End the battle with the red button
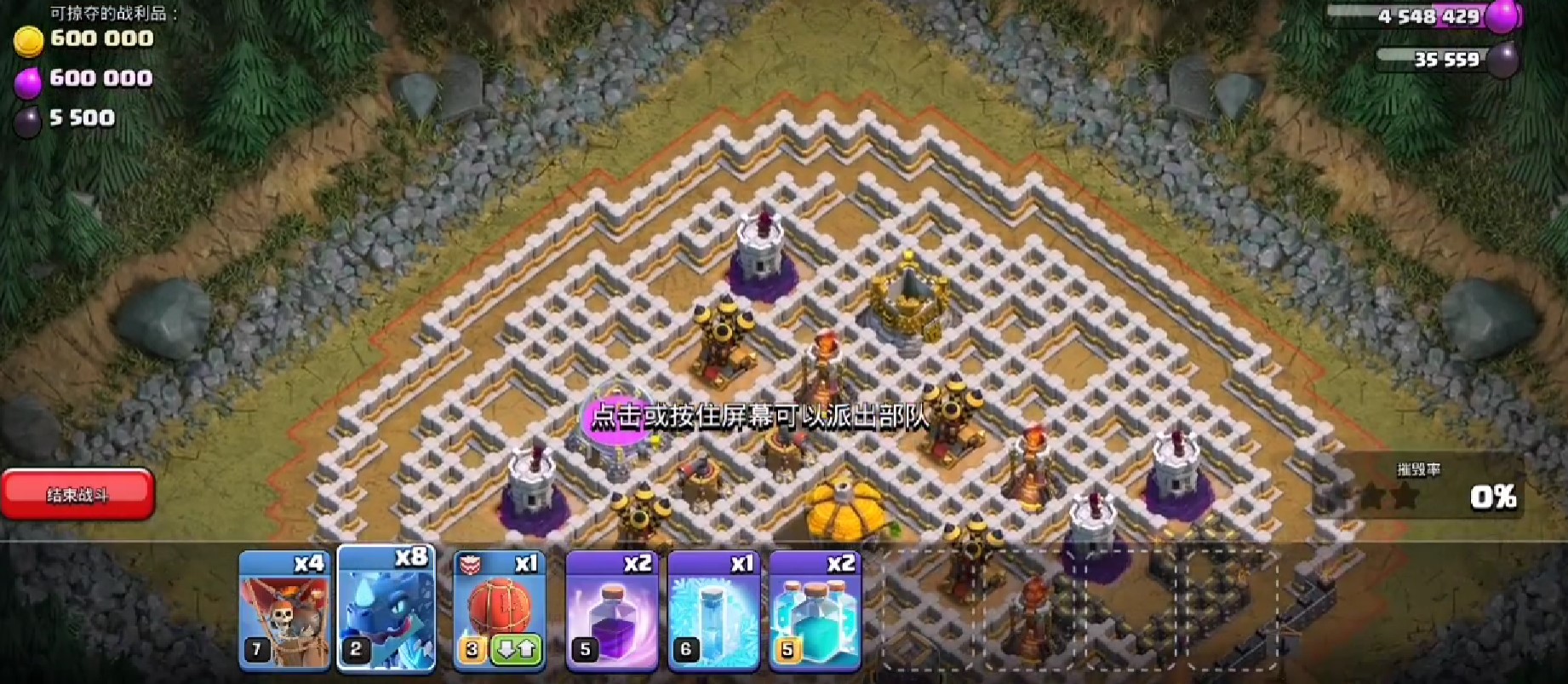The width and height of the screenshot is (1568, 684). pos(77,494)
